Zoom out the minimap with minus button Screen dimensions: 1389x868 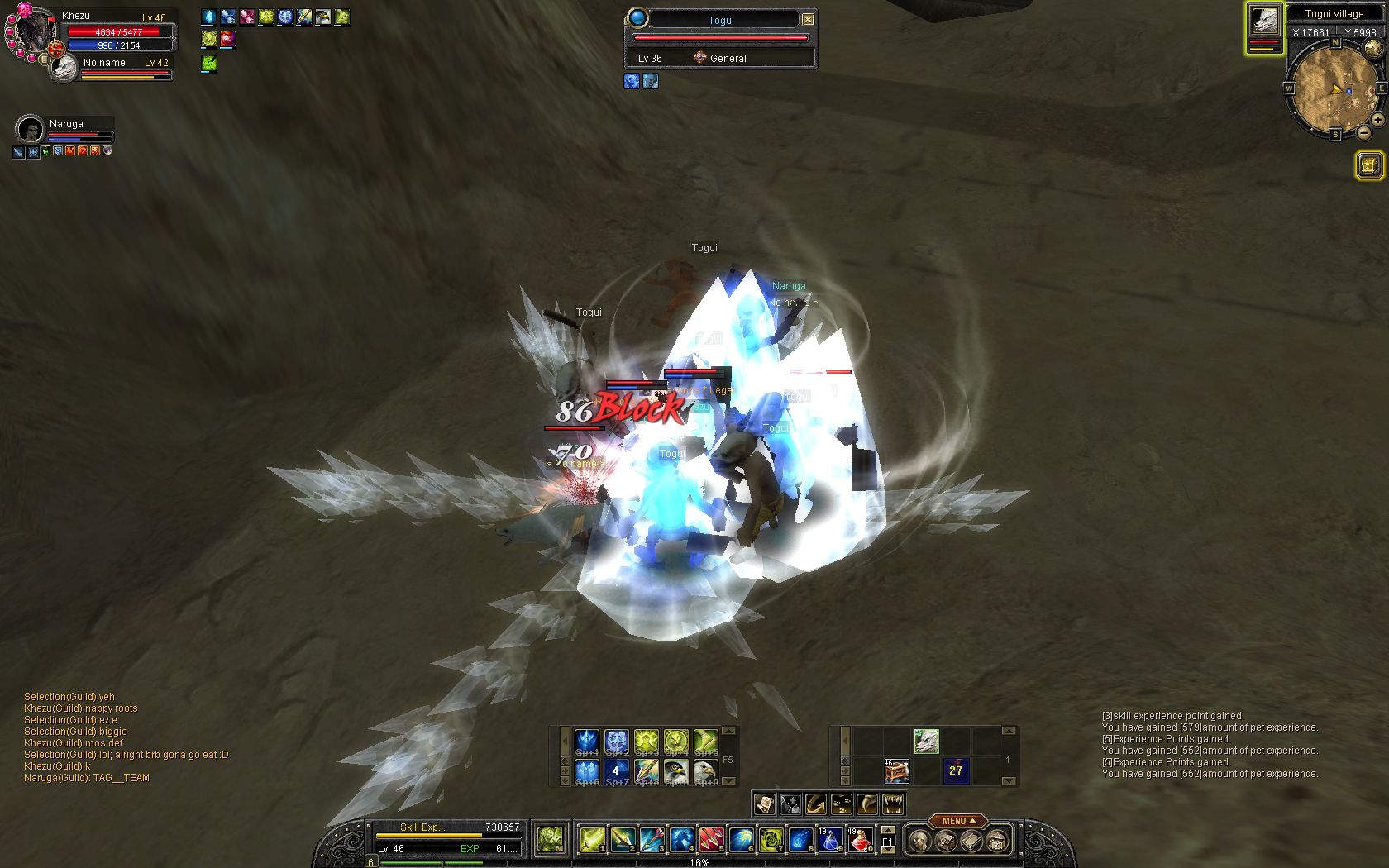point(1363,132)
